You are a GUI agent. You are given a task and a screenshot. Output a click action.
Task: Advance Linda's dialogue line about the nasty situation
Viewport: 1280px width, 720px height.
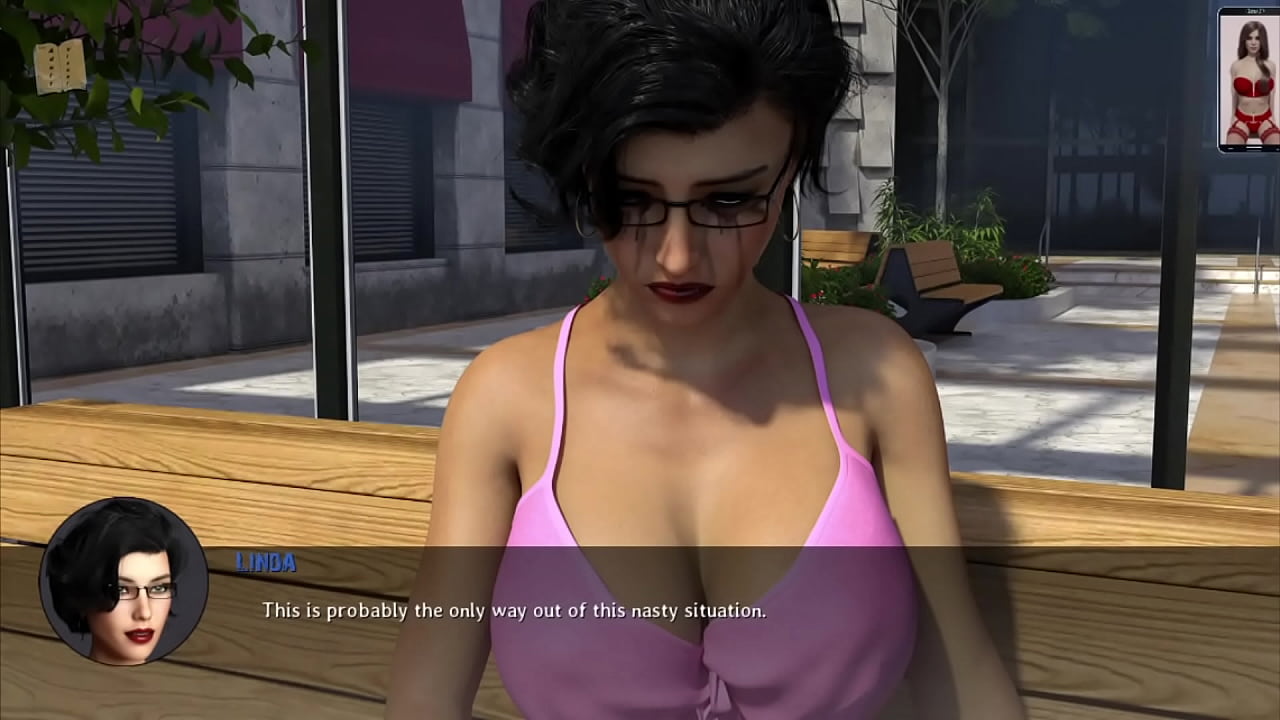click(514, 610)
